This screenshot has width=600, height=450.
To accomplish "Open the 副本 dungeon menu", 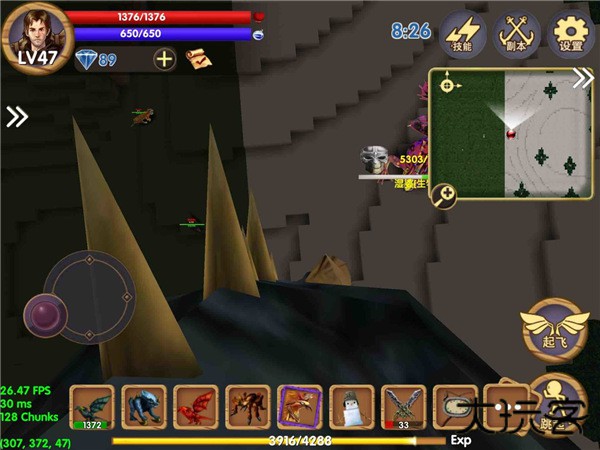I will 518,36.
